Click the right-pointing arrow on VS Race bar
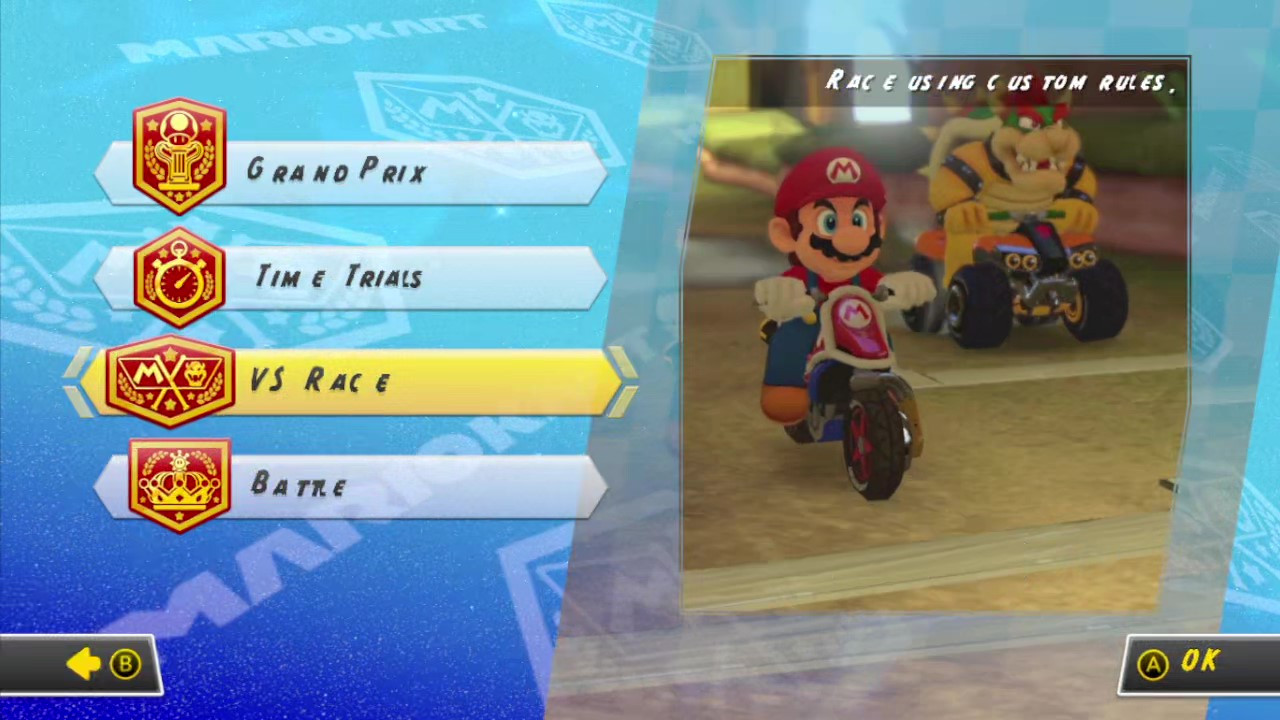The image size is (1280, 720). 623,382
